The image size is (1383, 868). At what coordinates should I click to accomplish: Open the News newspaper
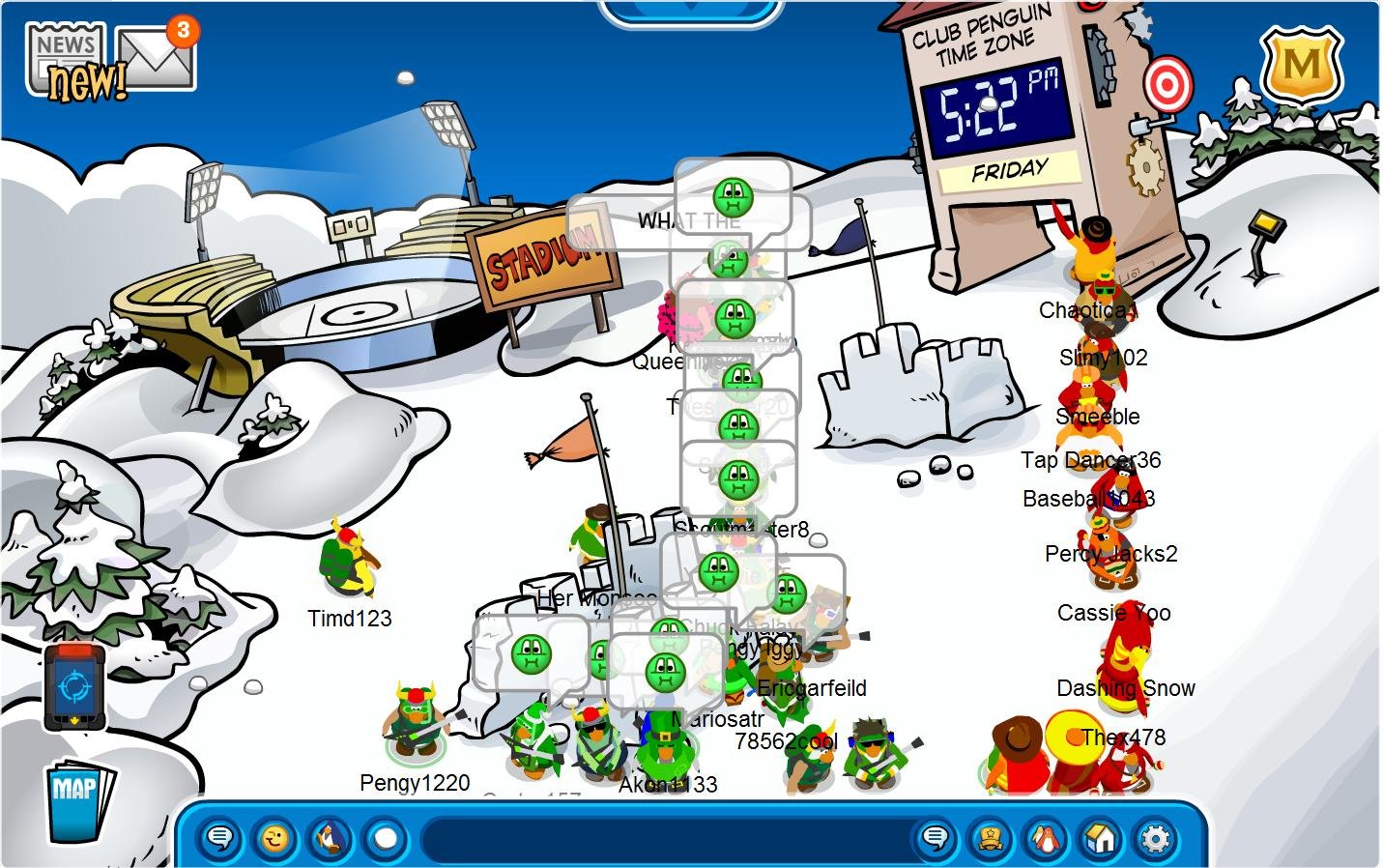click(x=68, y=60)
